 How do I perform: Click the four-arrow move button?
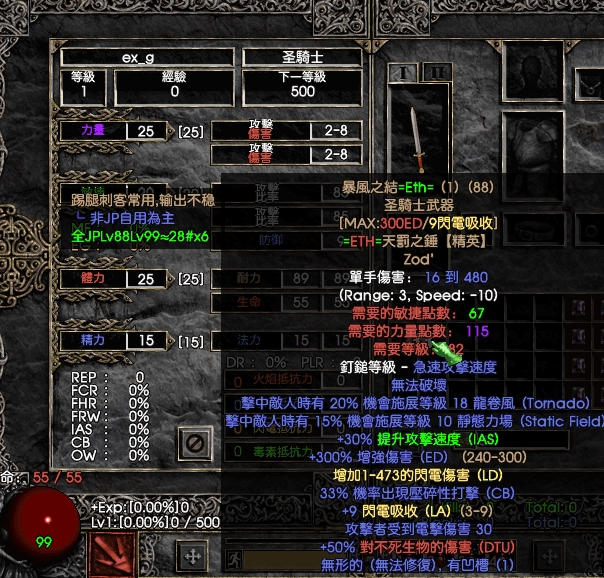click(x=192, y=556)
